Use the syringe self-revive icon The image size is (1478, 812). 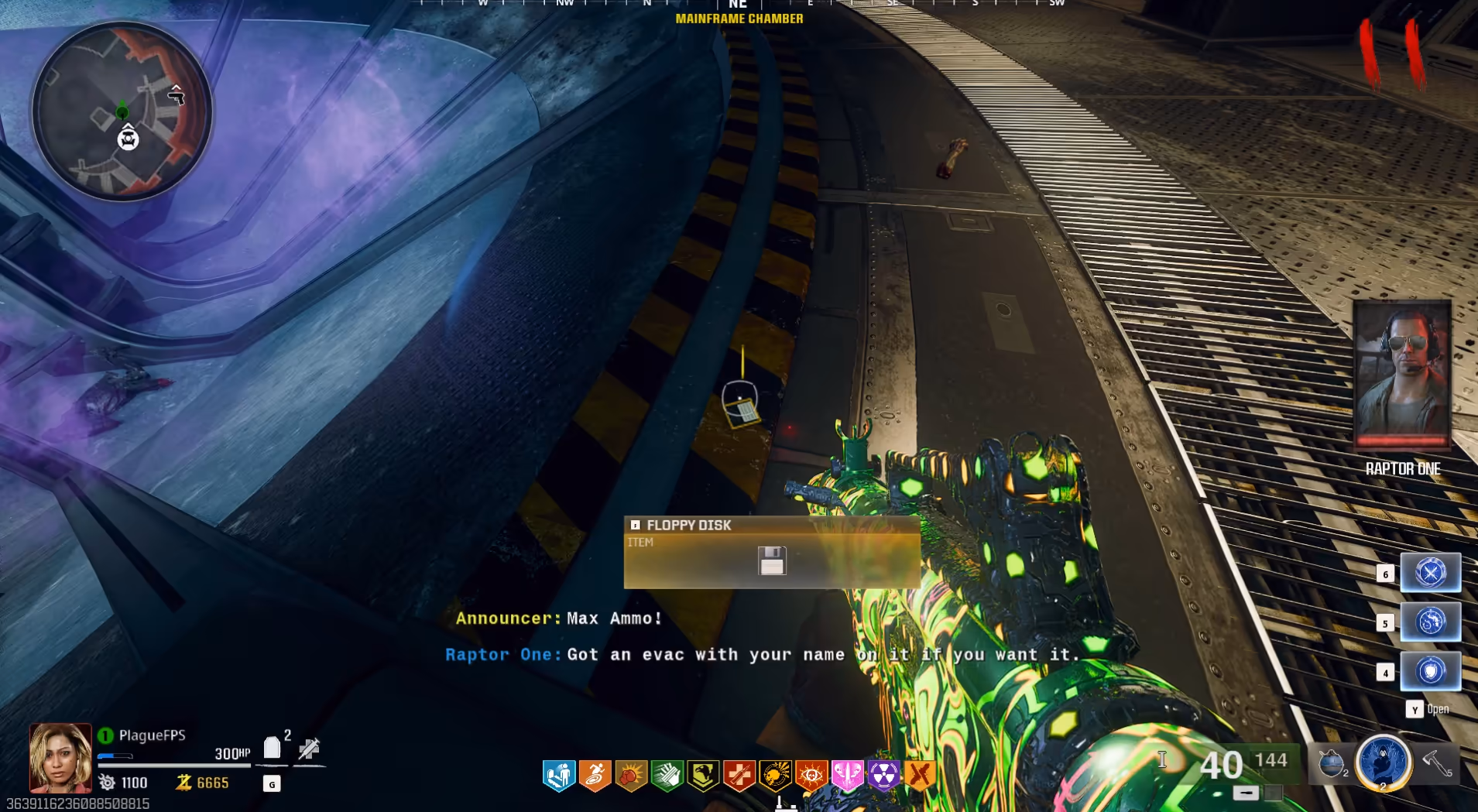coord(310,749)
